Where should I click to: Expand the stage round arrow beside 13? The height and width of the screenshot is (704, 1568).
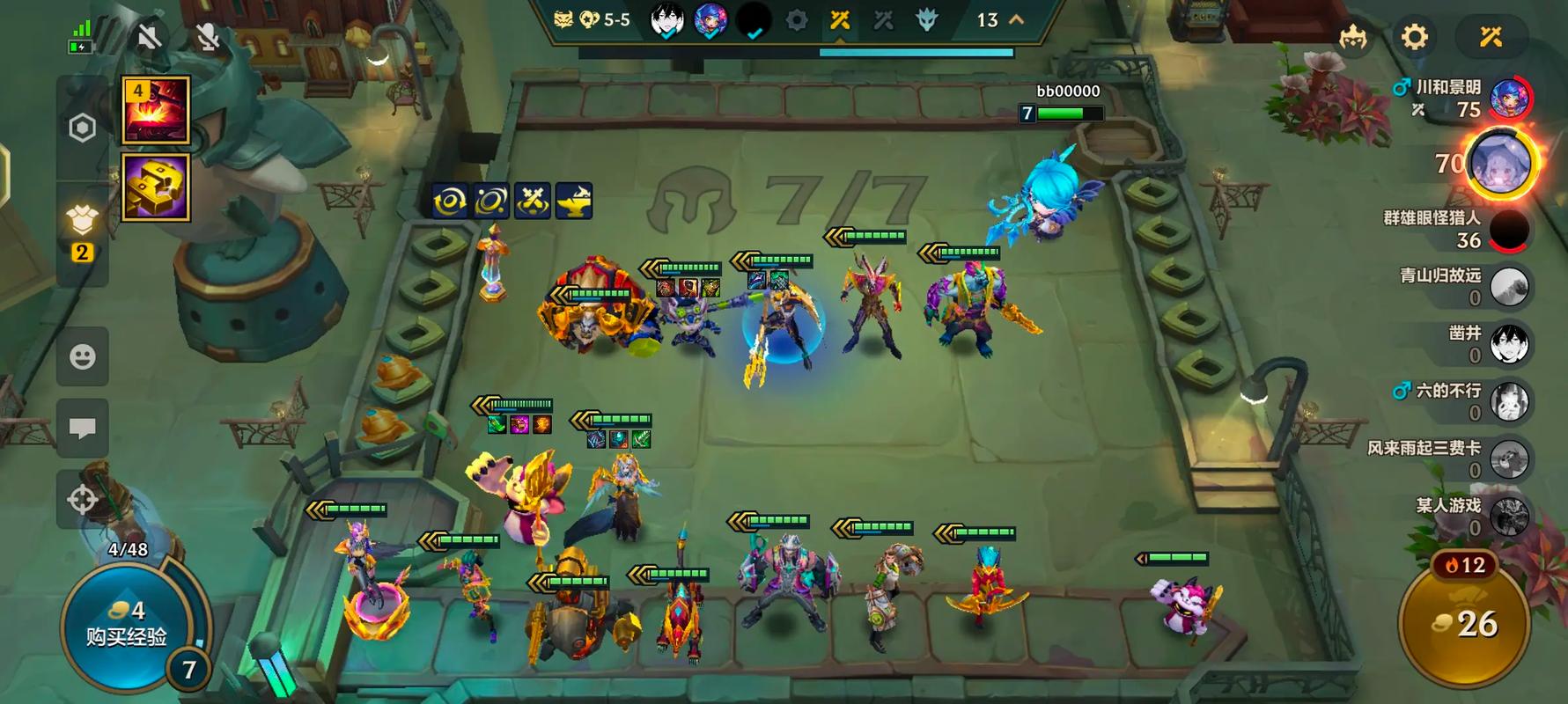[x=1017, y=19]
